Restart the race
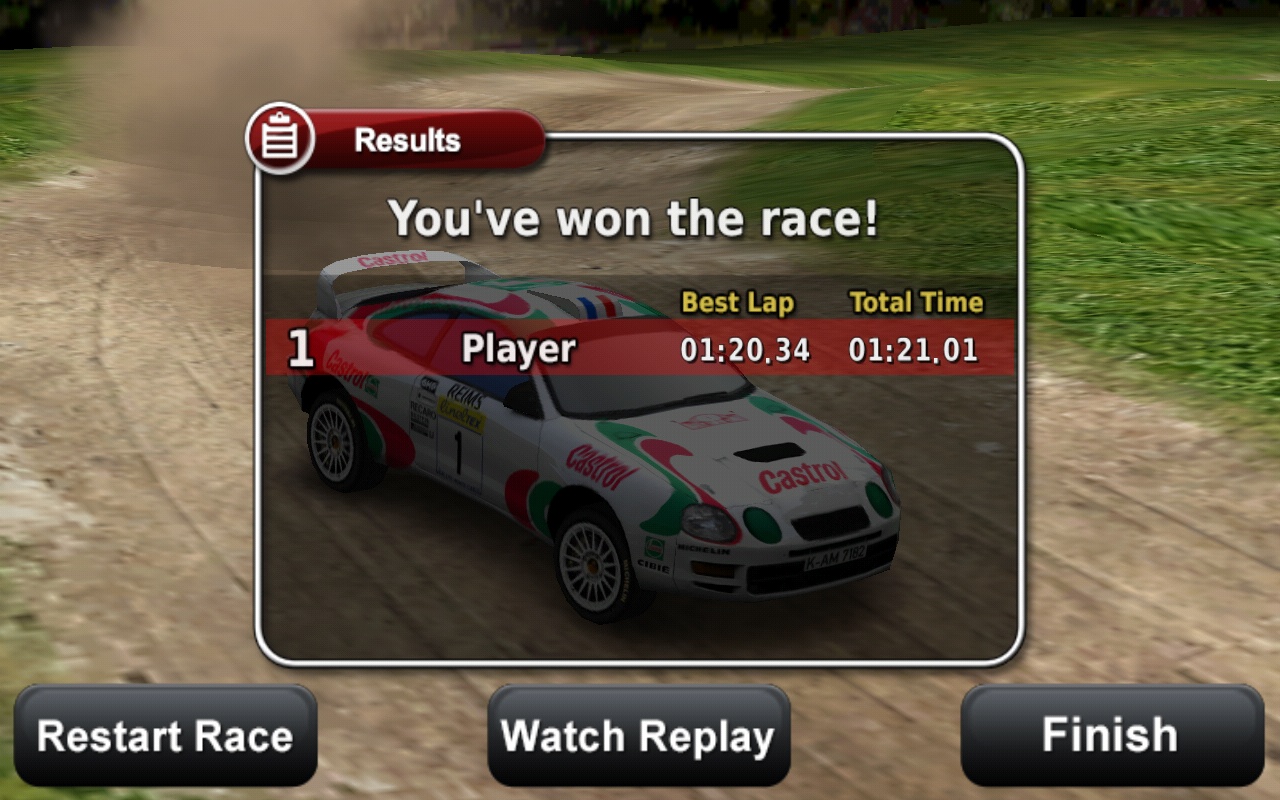The height and width of the screenshot is (800, 1280). (165, 736)
